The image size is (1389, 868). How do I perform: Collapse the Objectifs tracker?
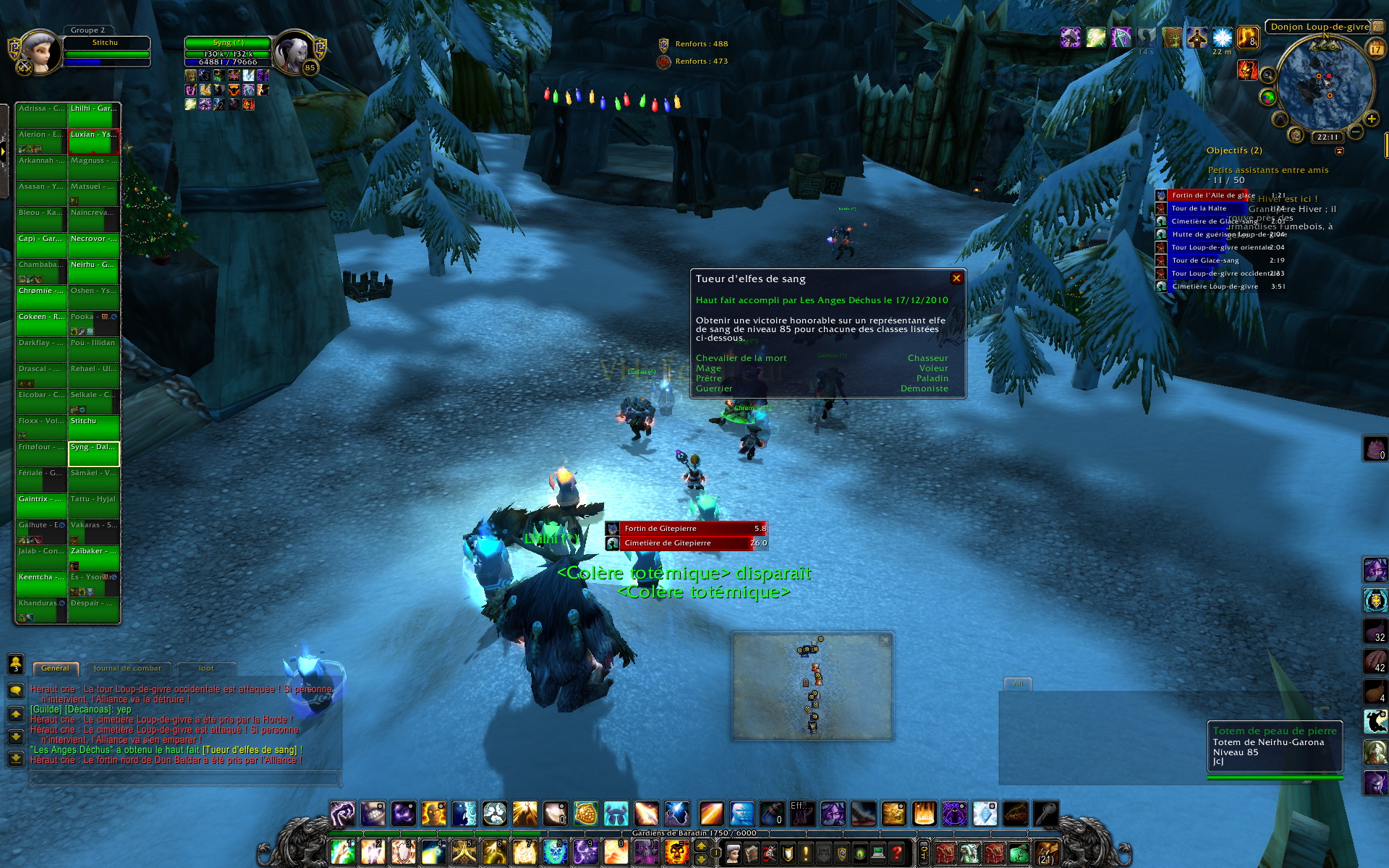pos(1339,151)
